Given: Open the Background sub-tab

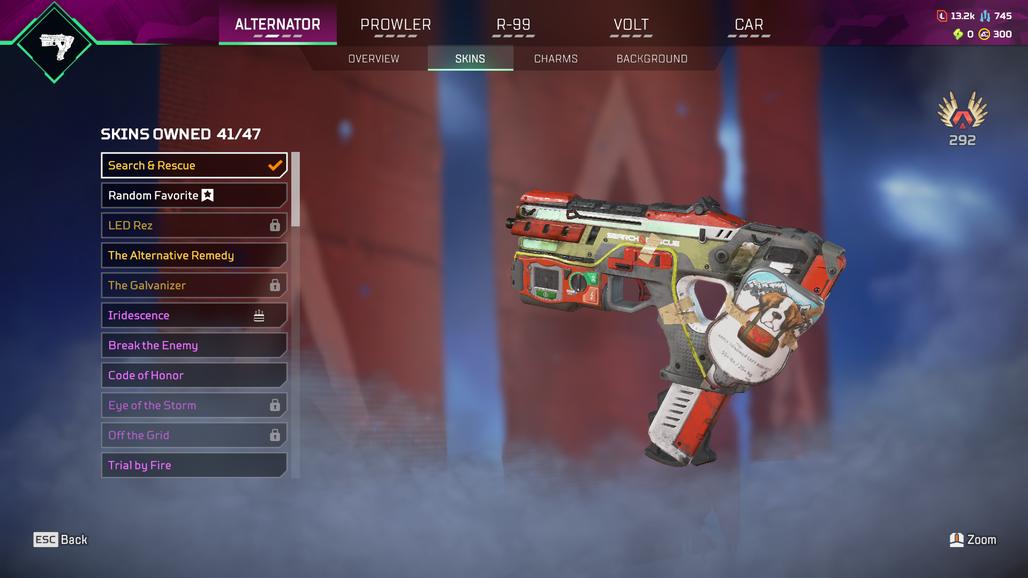Looking at the screenshot, I should tap(651, 59).
